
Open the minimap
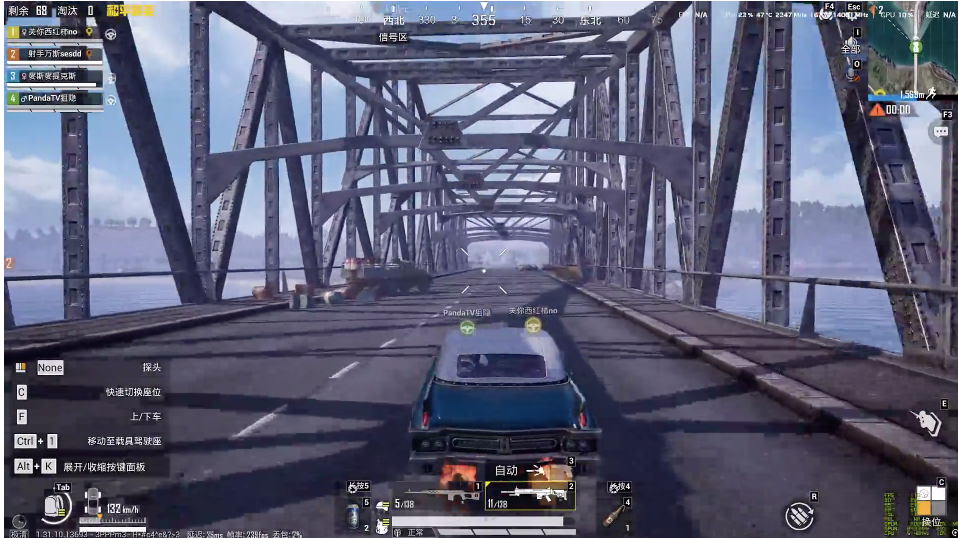click(x=911, y=45)
